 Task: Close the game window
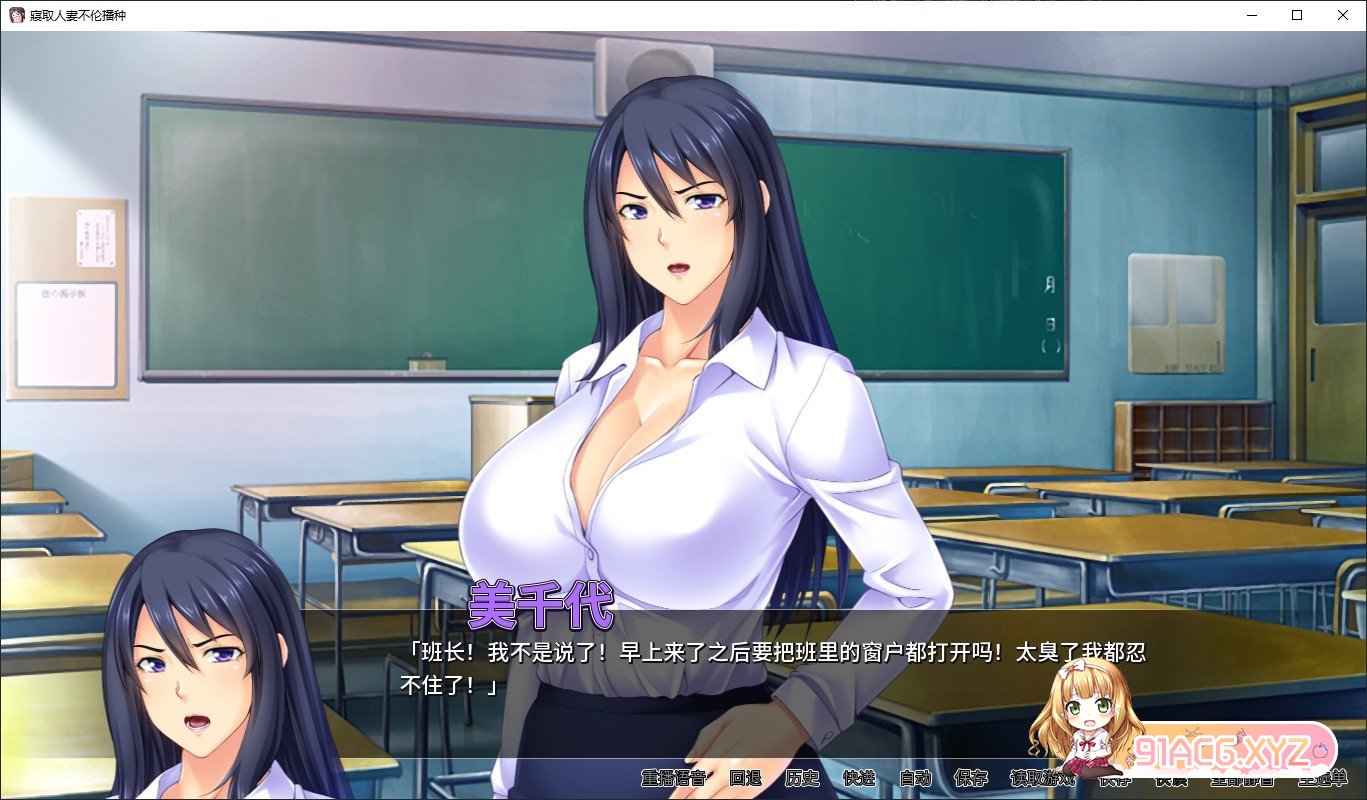[x=1343, y=15]
